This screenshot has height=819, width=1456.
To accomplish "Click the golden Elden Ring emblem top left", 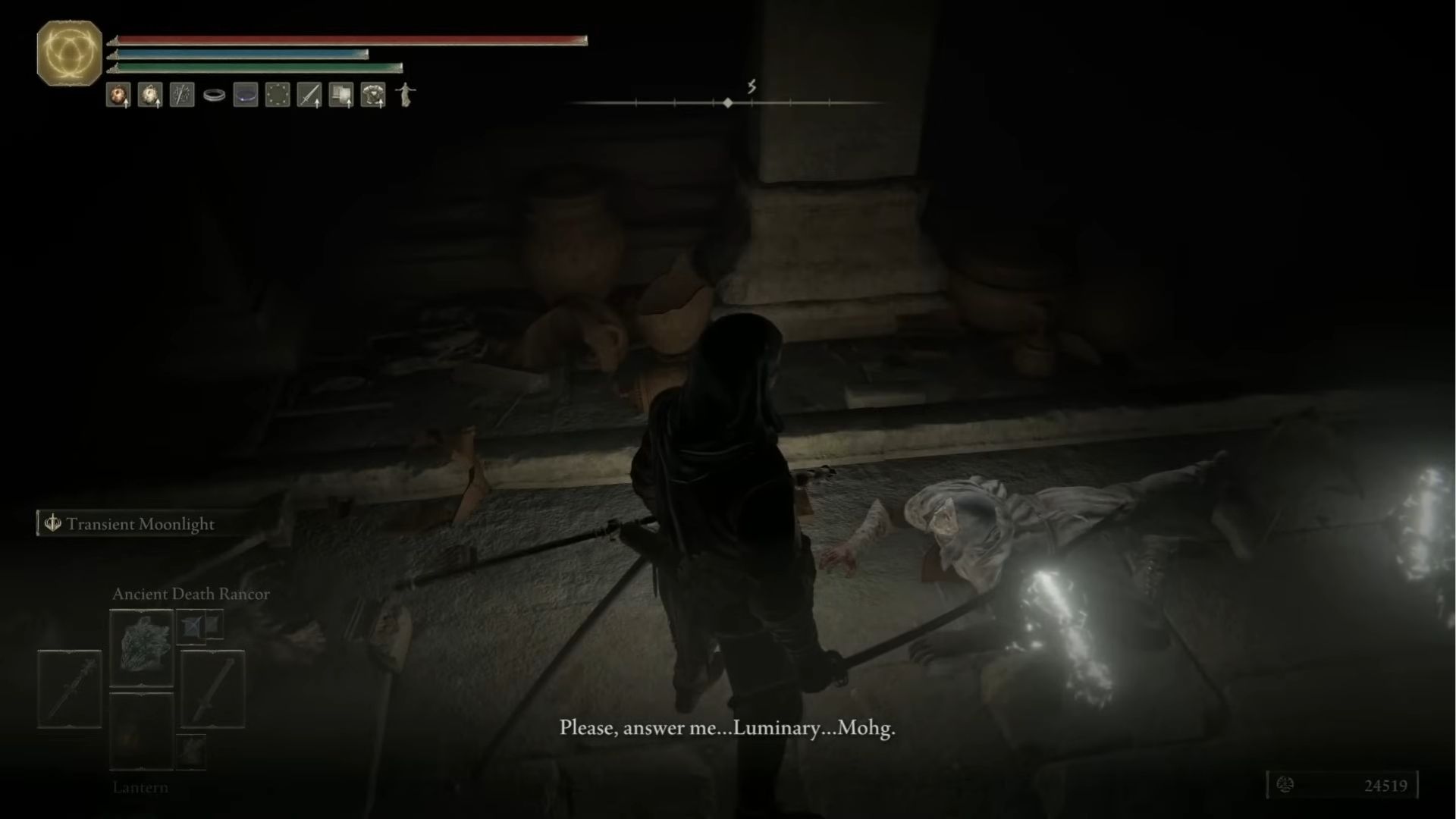I will coord(67,55).
